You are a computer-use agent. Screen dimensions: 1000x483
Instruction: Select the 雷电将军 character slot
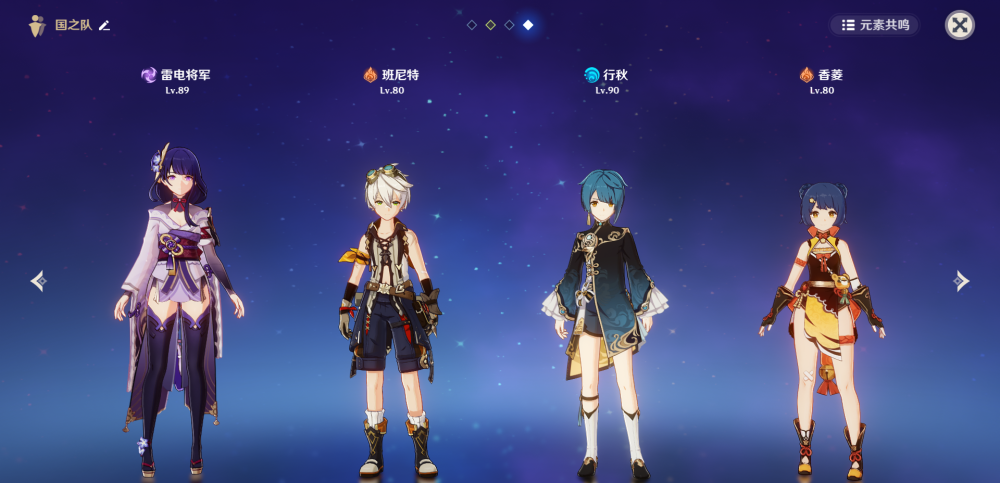pos(177,300)
